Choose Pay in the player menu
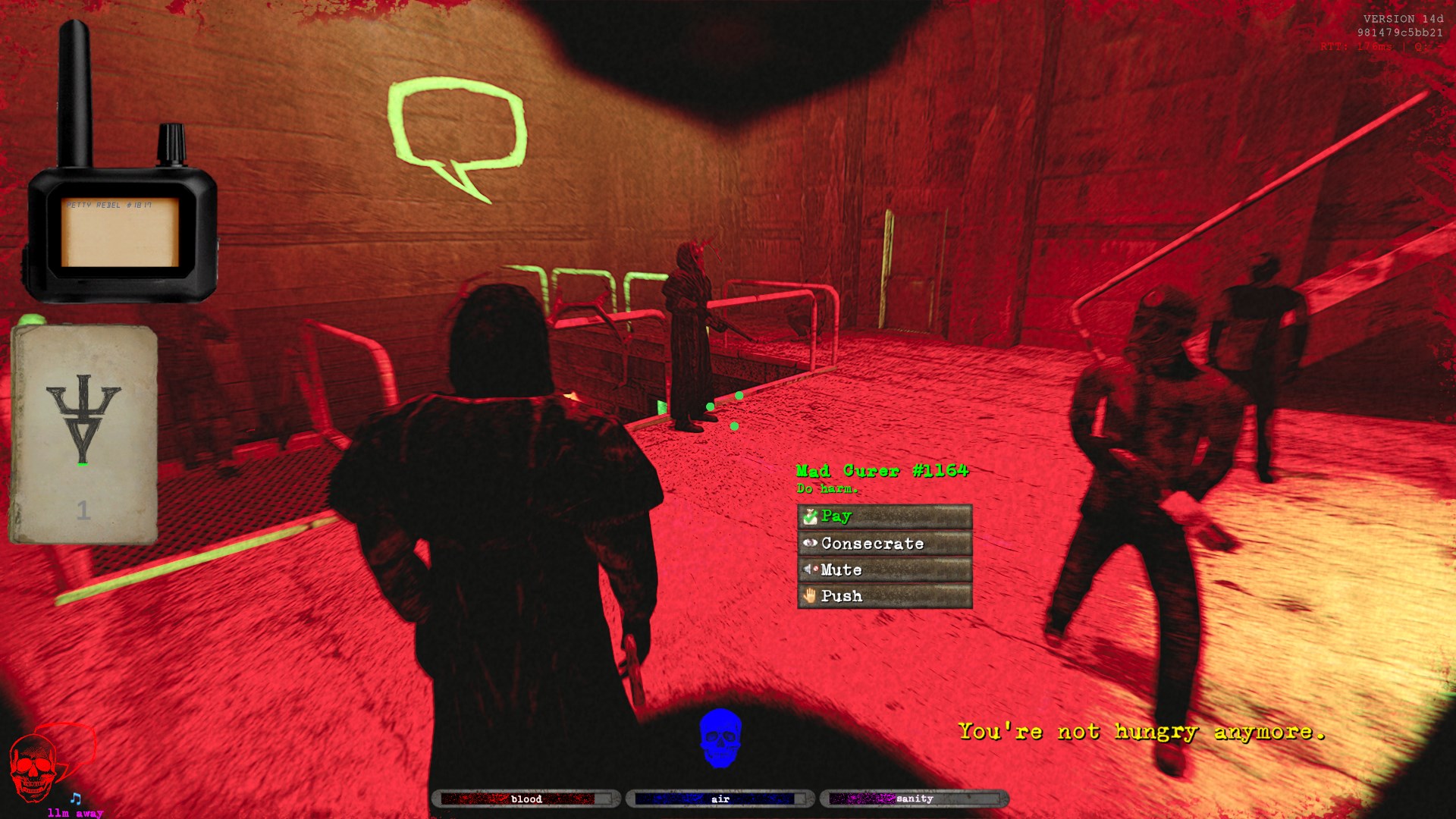The height and width of the screenshot is (819, 1456). (x=884, y=516)
